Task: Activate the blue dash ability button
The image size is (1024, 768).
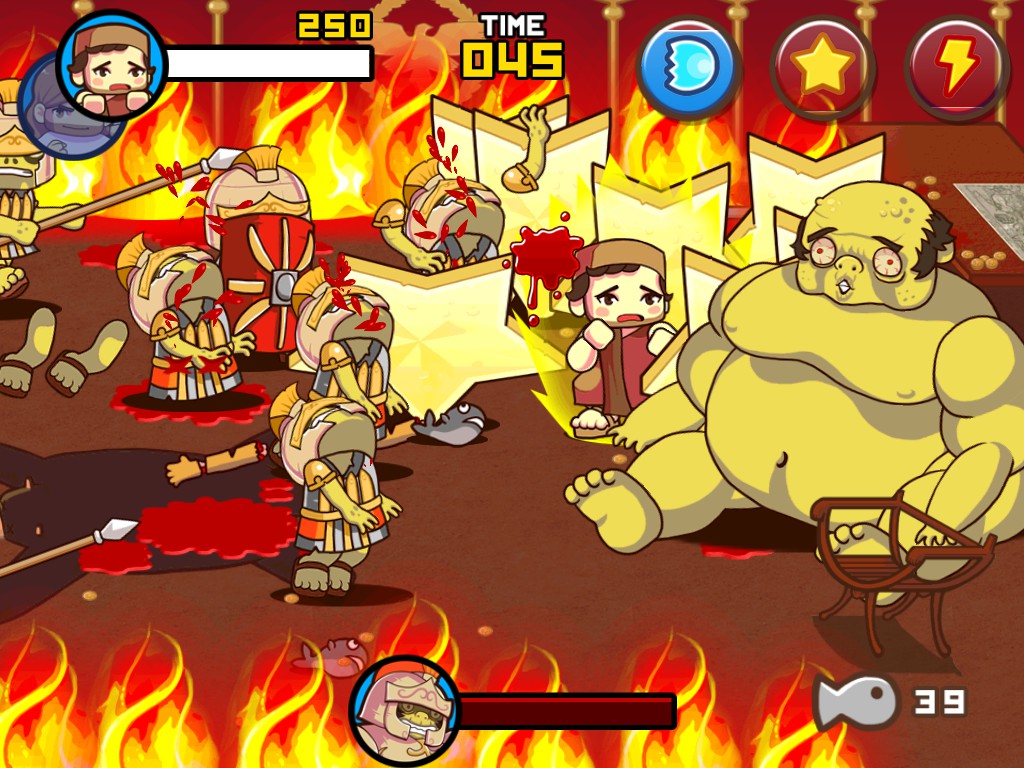Action: [688, 66]
